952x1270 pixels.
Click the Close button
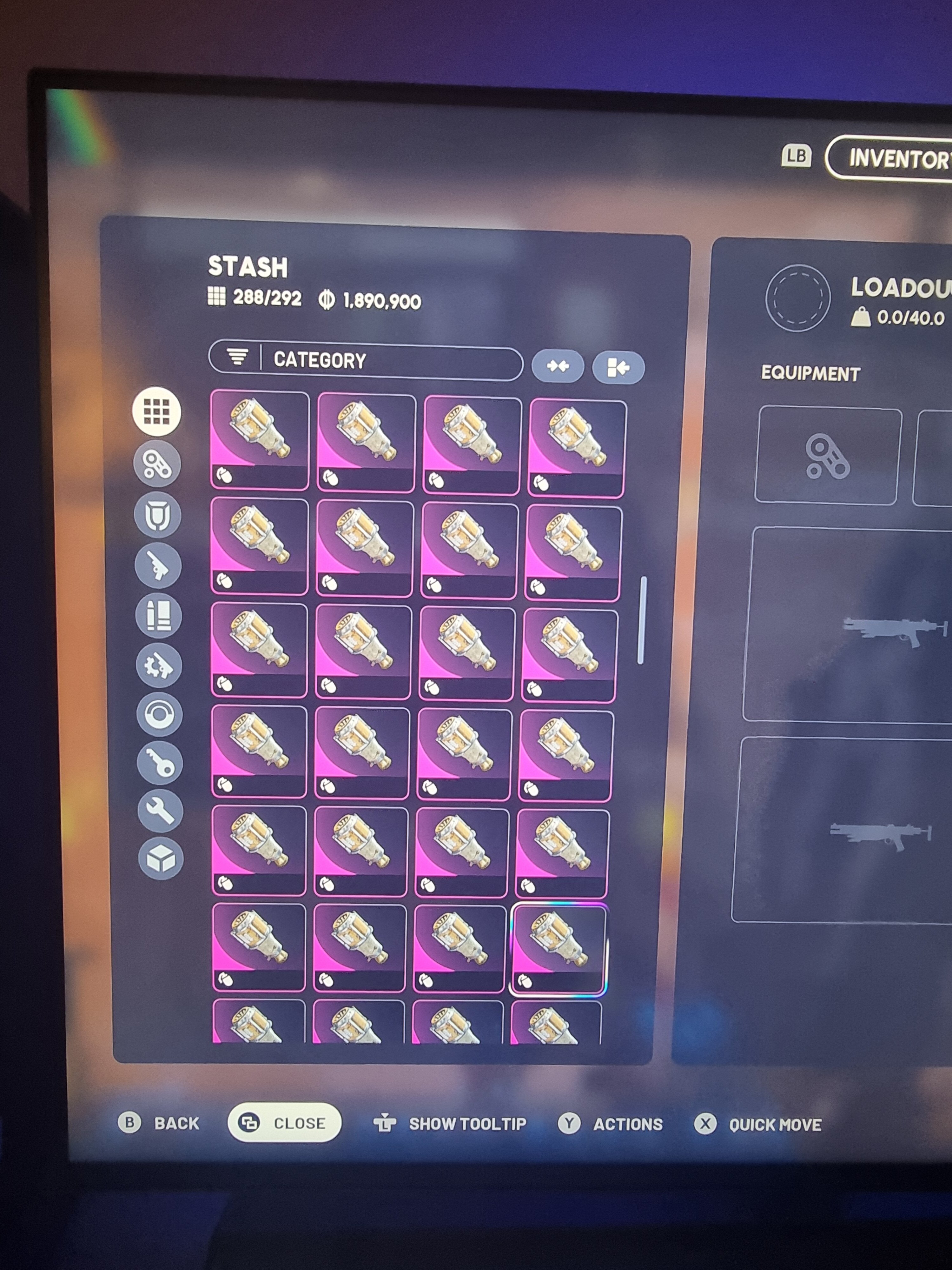285,1122
